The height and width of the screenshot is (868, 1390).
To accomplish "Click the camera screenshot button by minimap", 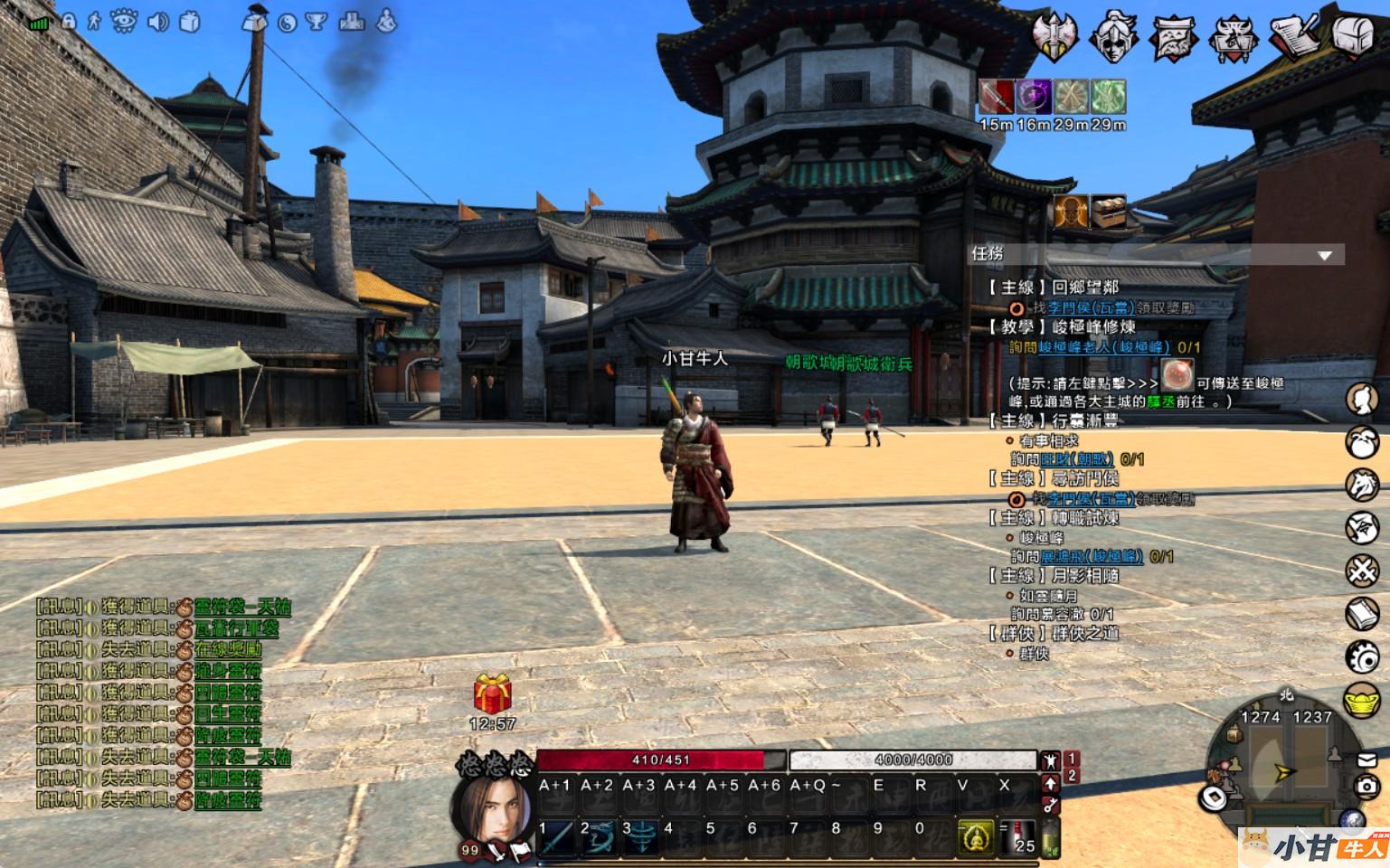I will click(x=1368, y=787).
